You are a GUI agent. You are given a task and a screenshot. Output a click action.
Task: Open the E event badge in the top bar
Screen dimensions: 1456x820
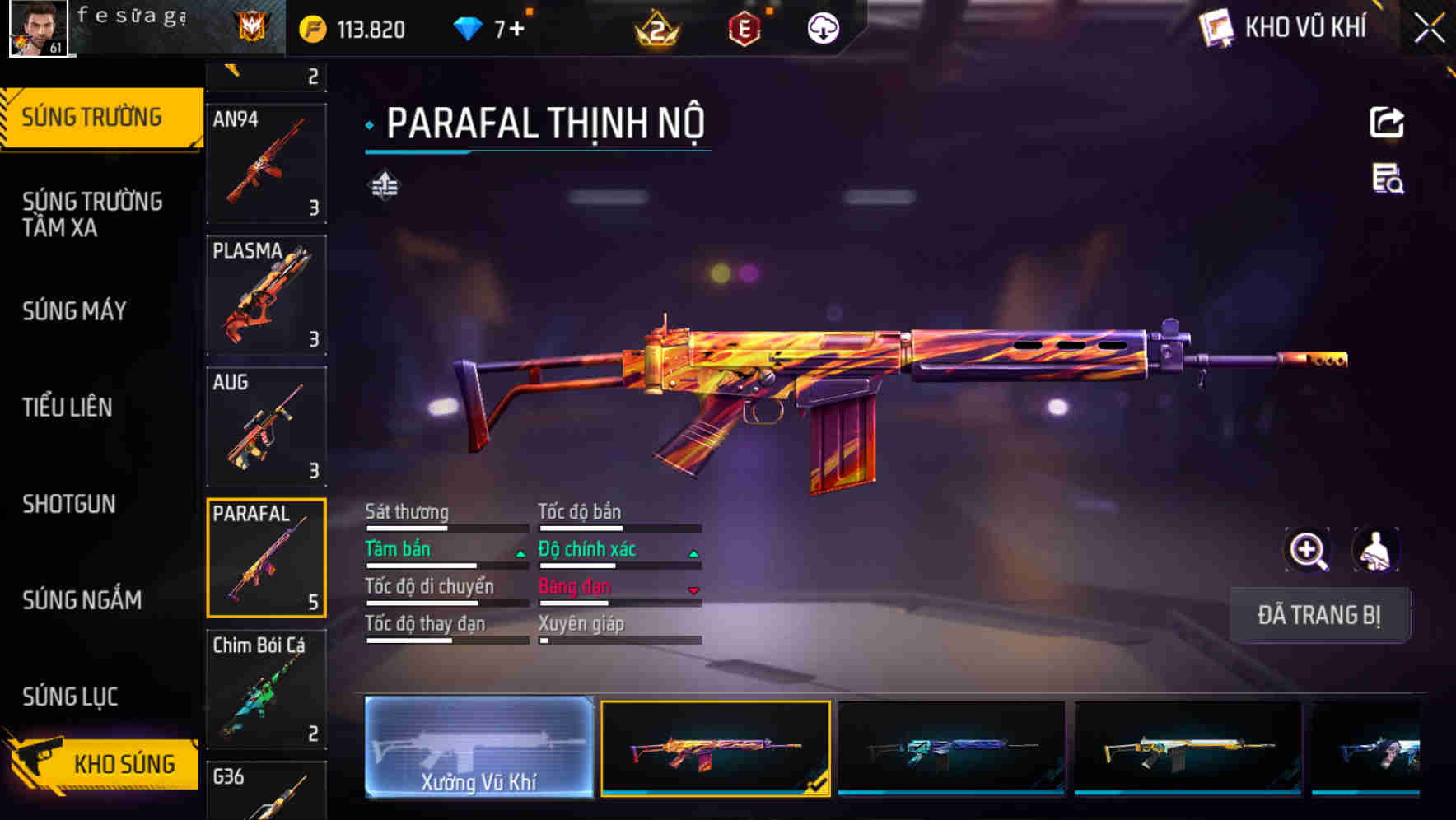[x=745, y=27]
